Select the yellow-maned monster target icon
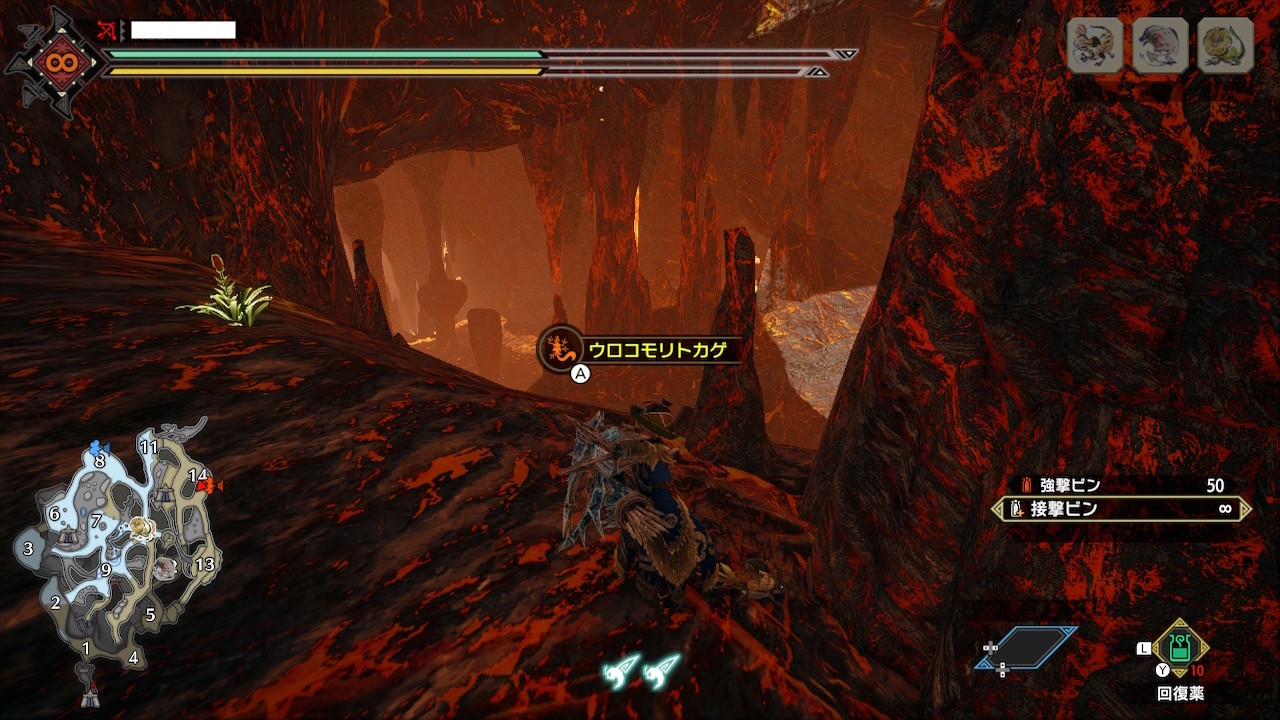 (x=1225, y=45)
